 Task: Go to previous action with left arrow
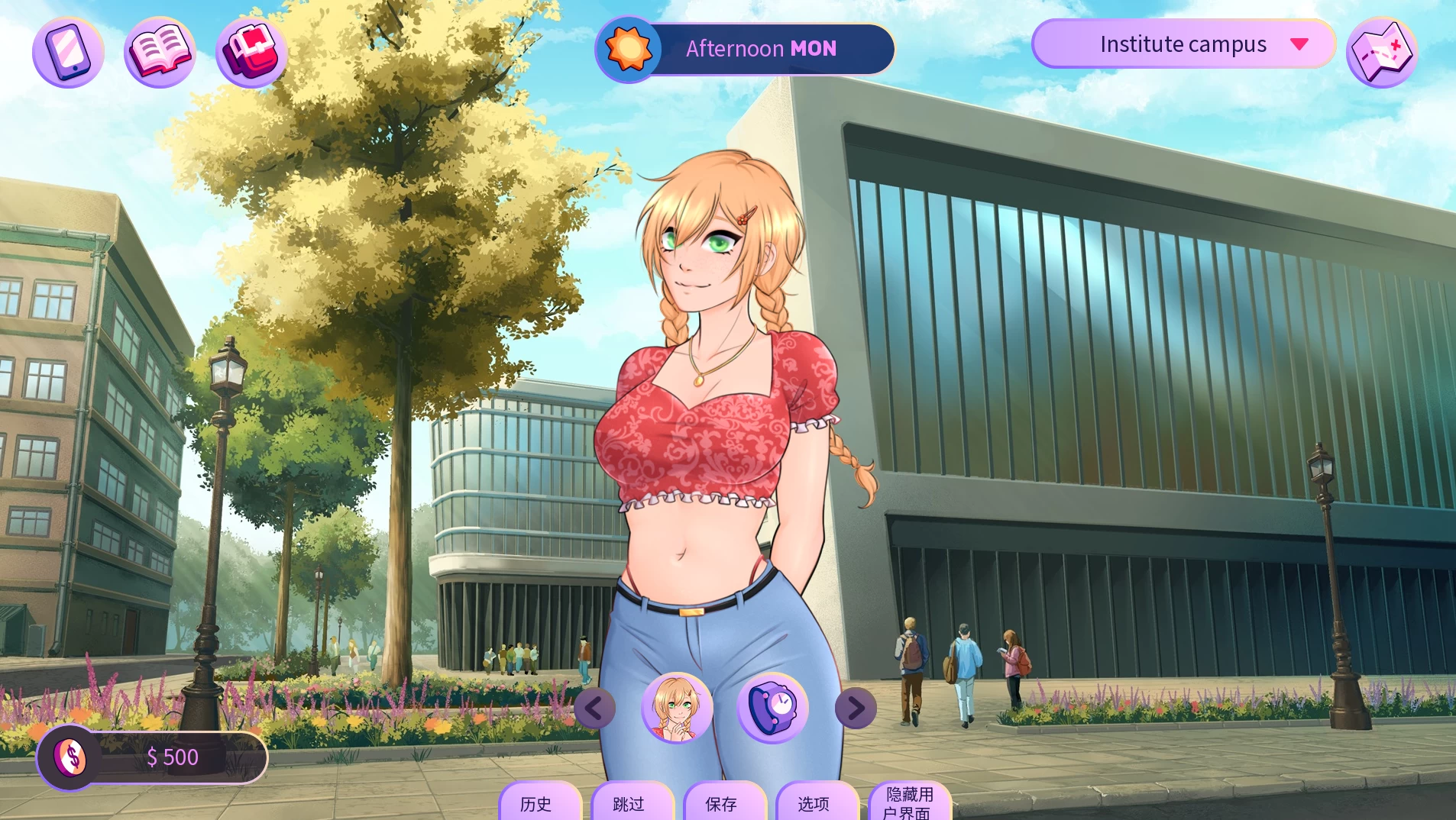pos(594,709)
